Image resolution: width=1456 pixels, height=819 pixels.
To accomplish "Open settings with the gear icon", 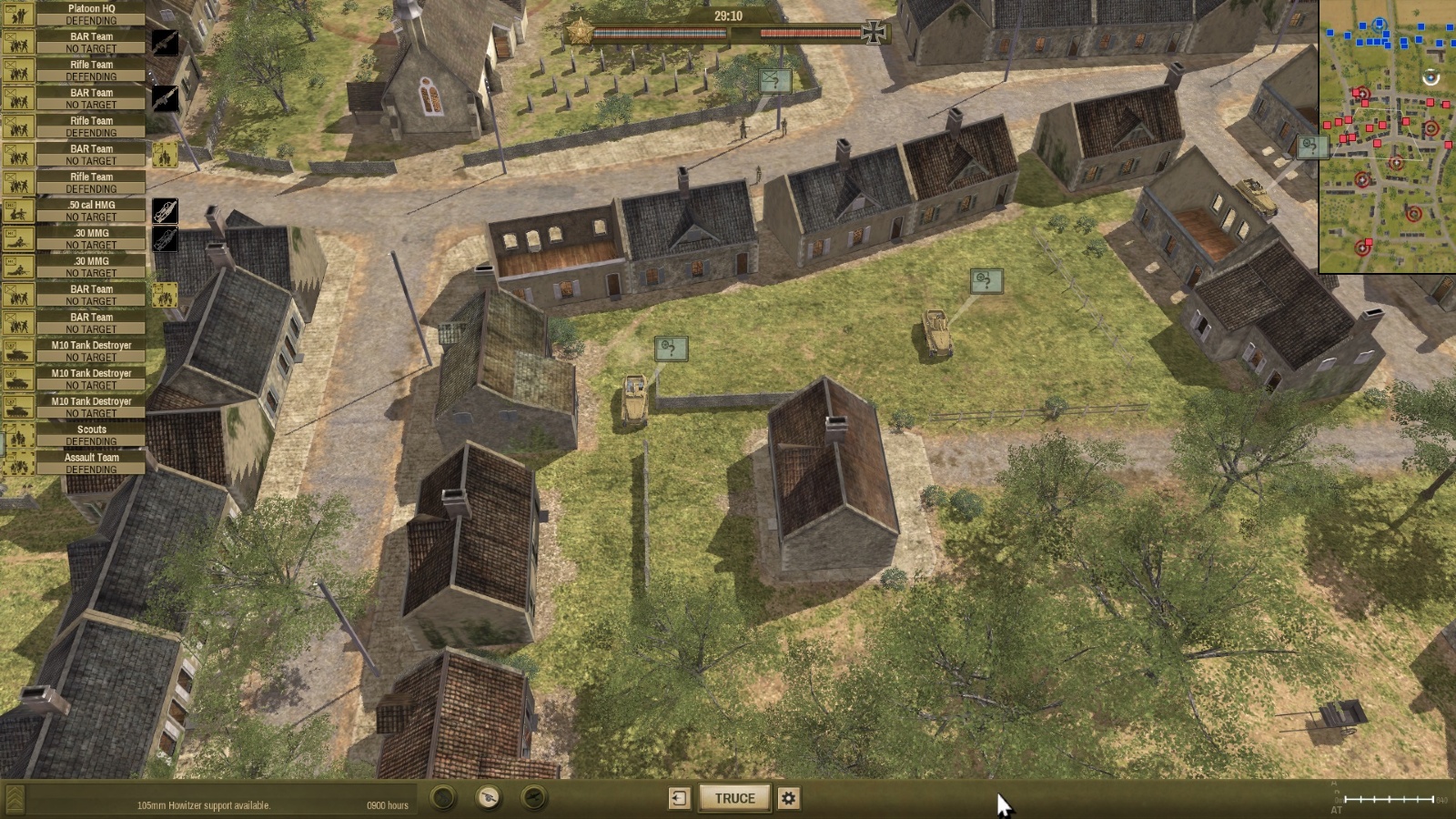I will 789,798.
